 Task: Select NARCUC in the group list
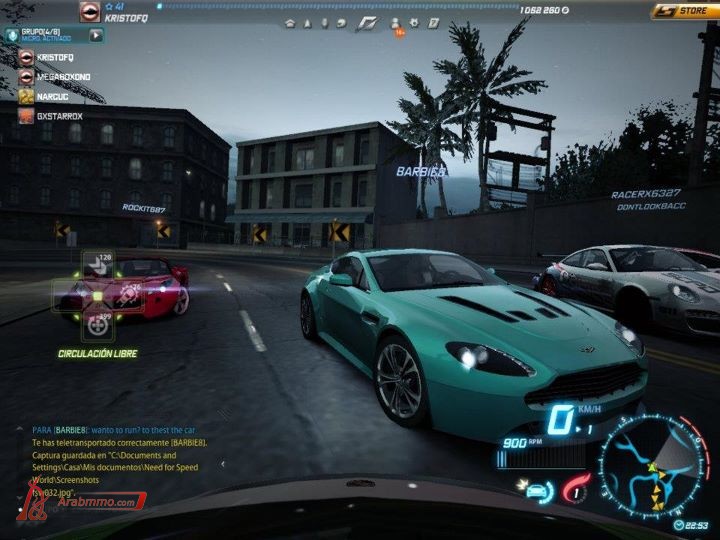52,97
